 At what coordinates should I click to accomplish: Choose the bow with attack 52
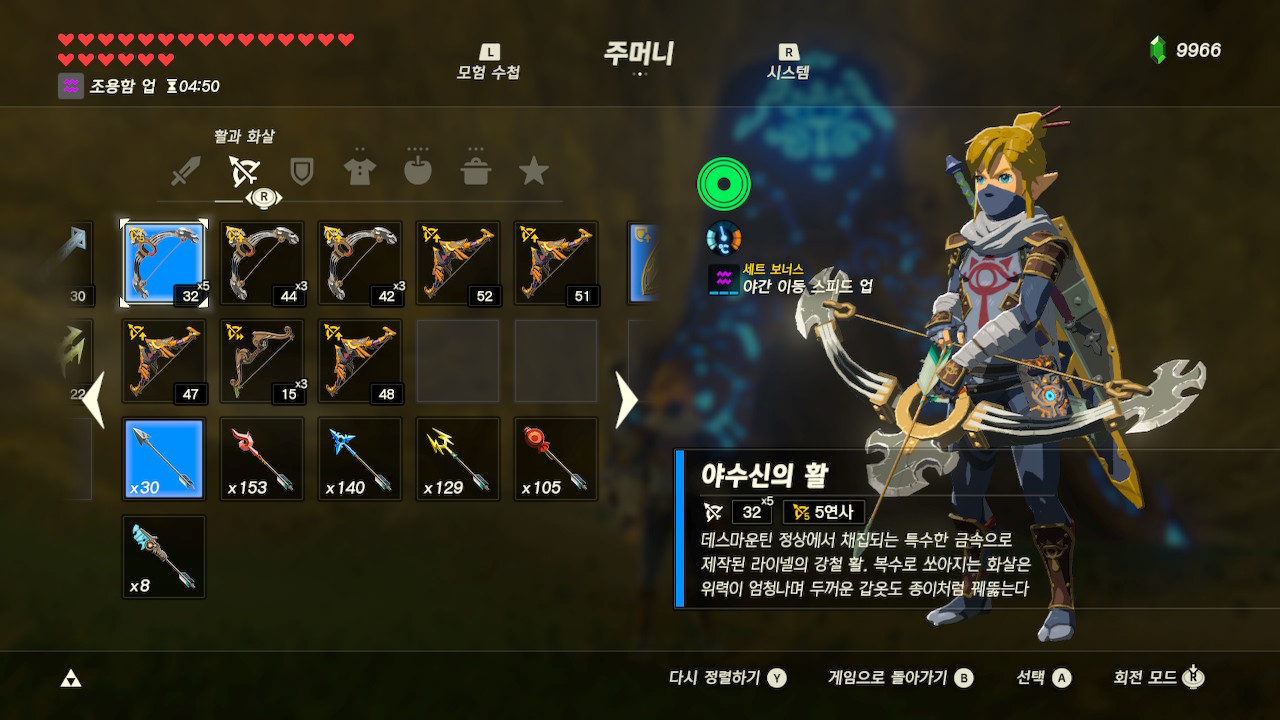tap(457, 263)
